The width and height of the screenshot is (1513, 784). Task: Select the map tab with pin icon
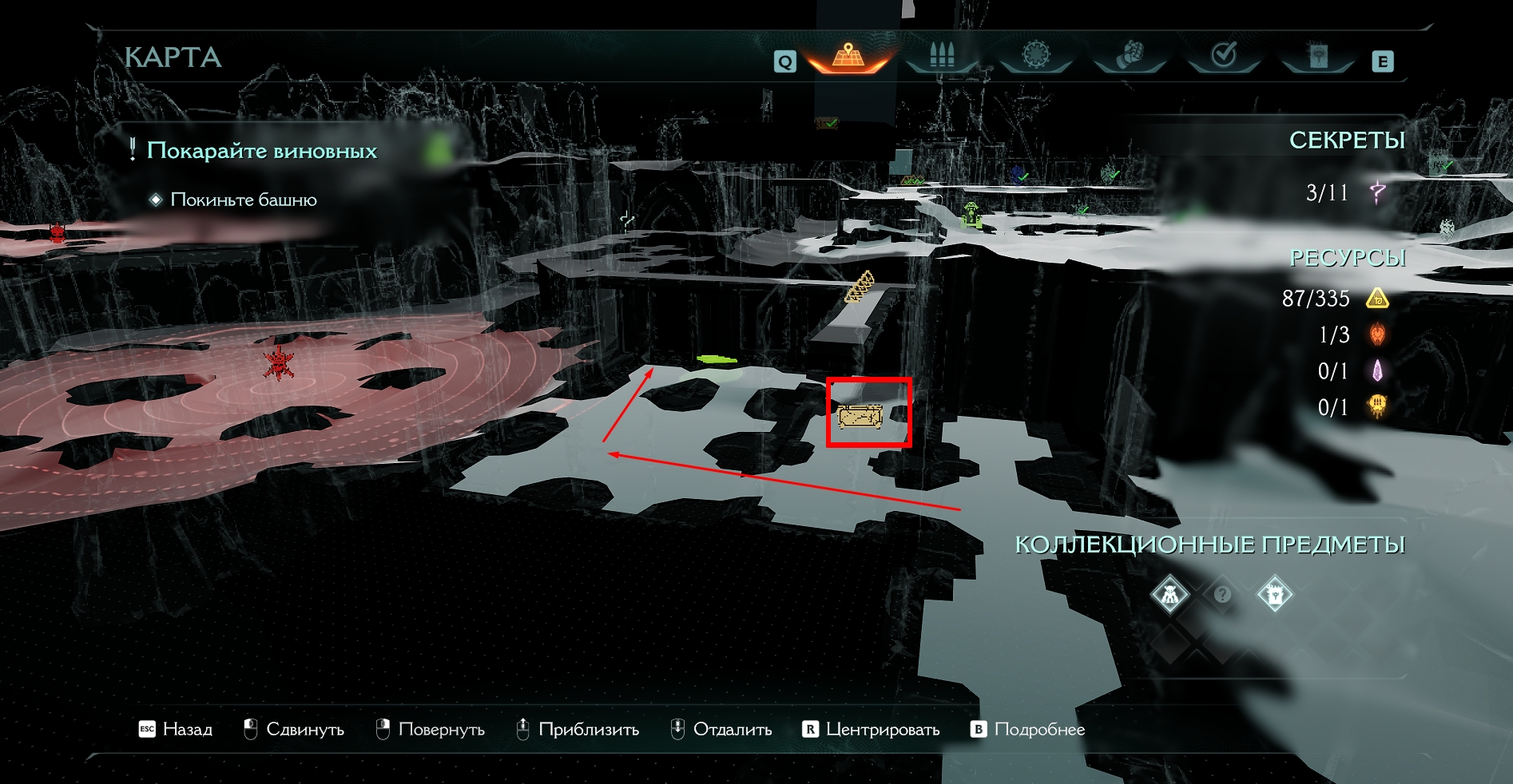coord(848,57)
